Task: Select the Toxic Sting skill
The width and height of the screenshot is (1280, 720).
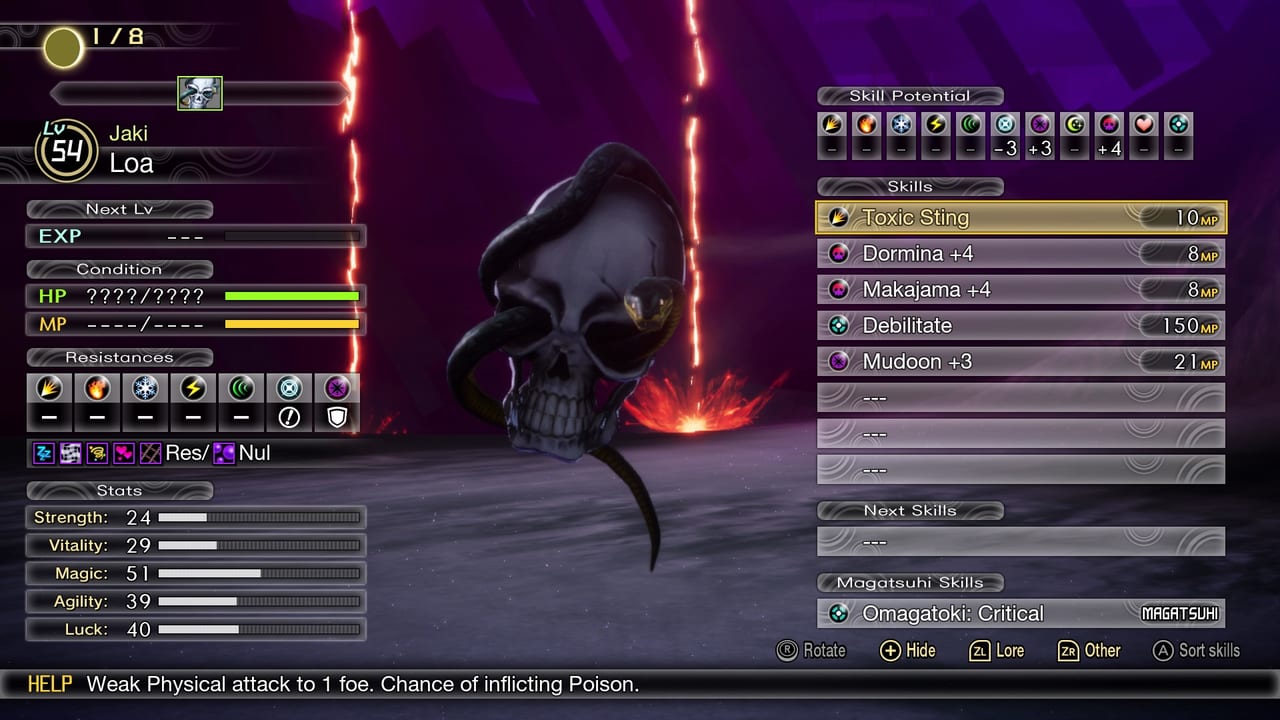Action: [1020, 217]
